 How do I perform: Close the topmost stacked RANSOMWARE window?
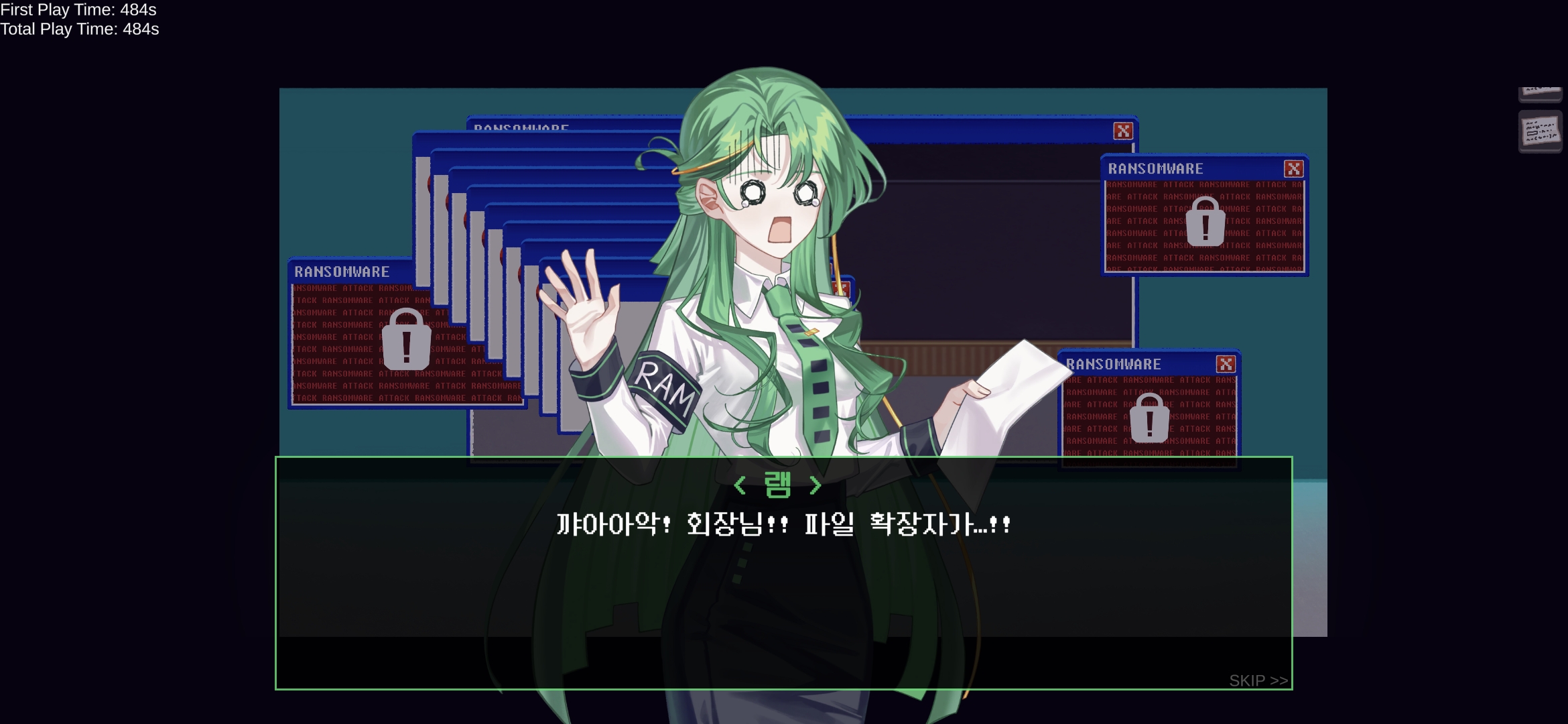click(x=1124, y=131)
